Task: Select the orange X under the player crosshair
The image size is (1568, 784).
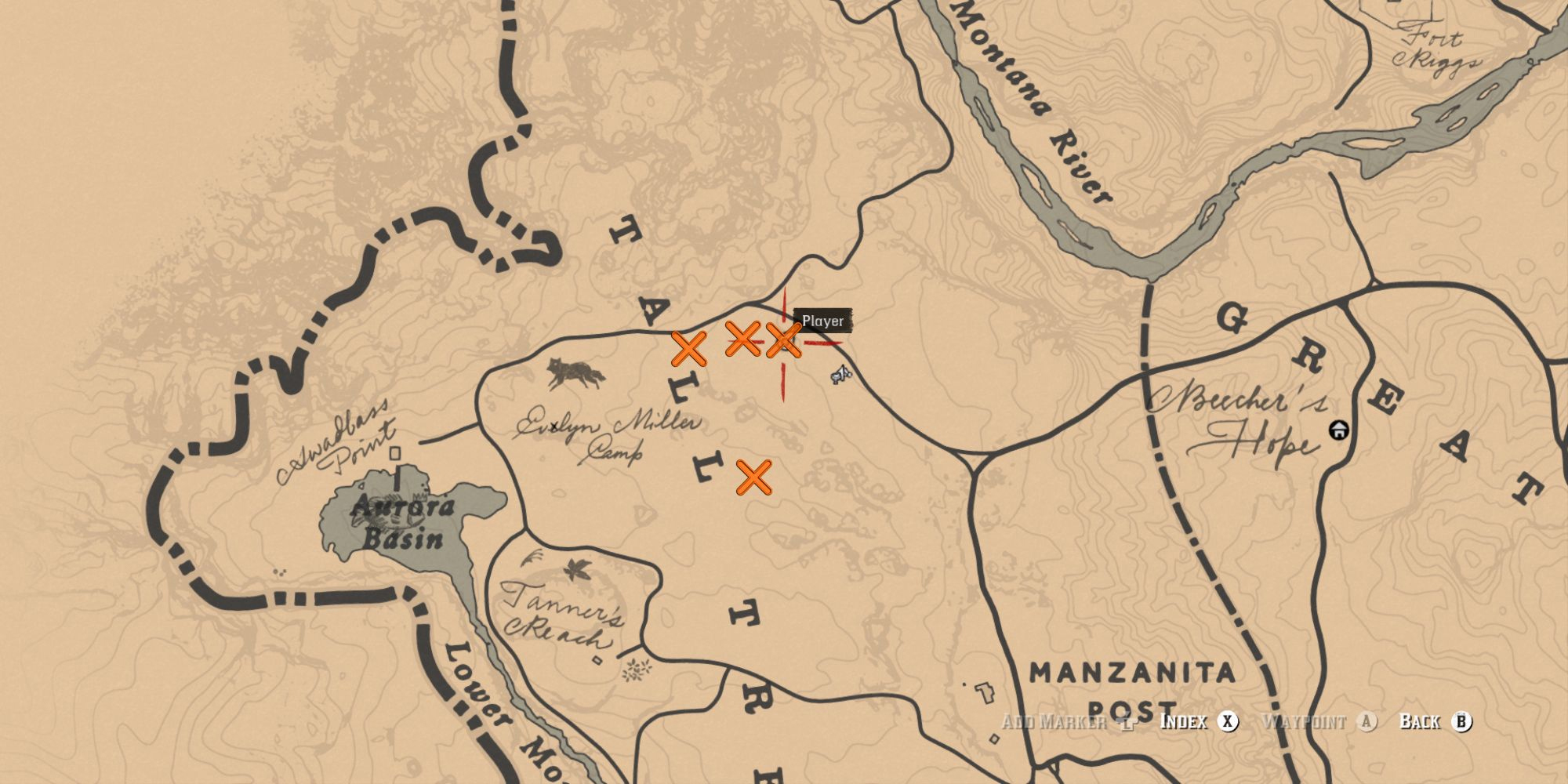Action: [783, 340]
